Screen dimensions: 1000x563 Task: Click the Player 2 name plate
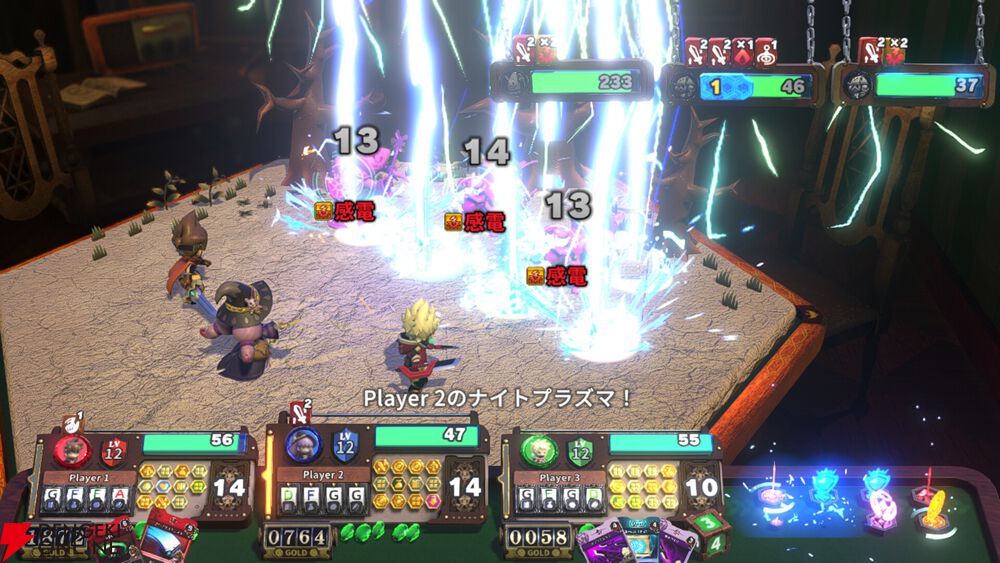click(x=320, y=474)
